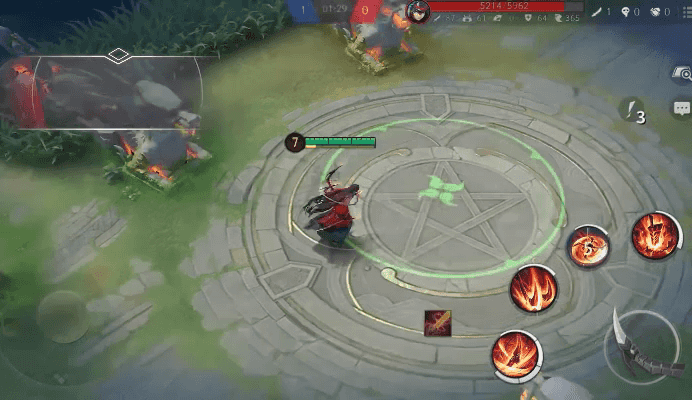Trigger the fire sword ultimate skill

pyautogui.click(x=655, y=237)
